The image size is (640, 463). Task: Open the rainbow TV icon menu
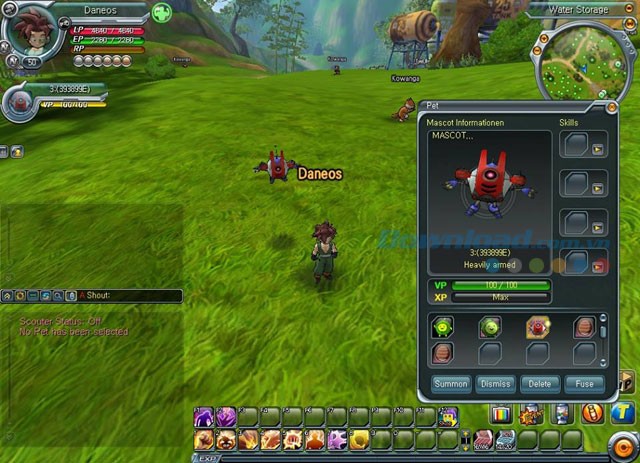click(500, 414)
